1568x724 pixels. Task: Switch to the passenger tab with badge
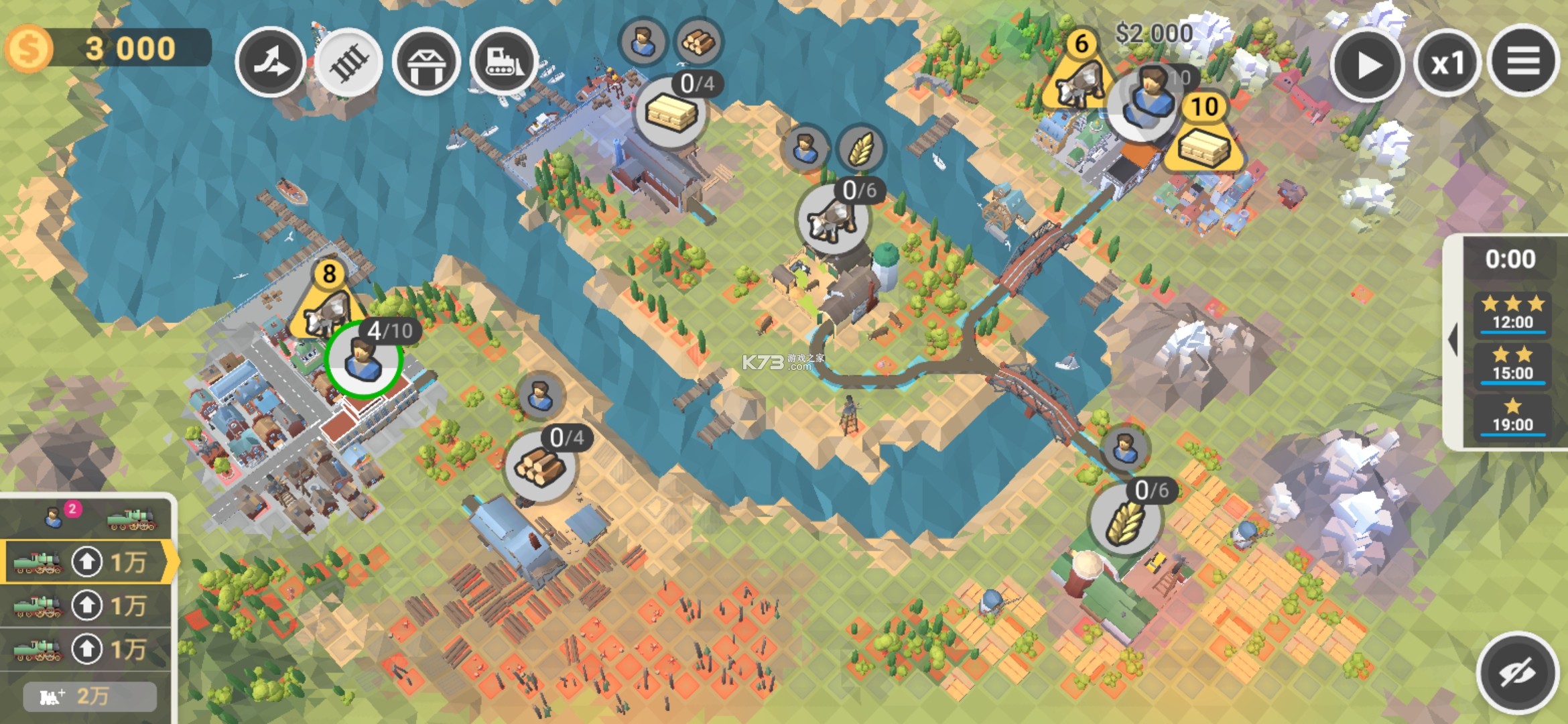point(55,518)
